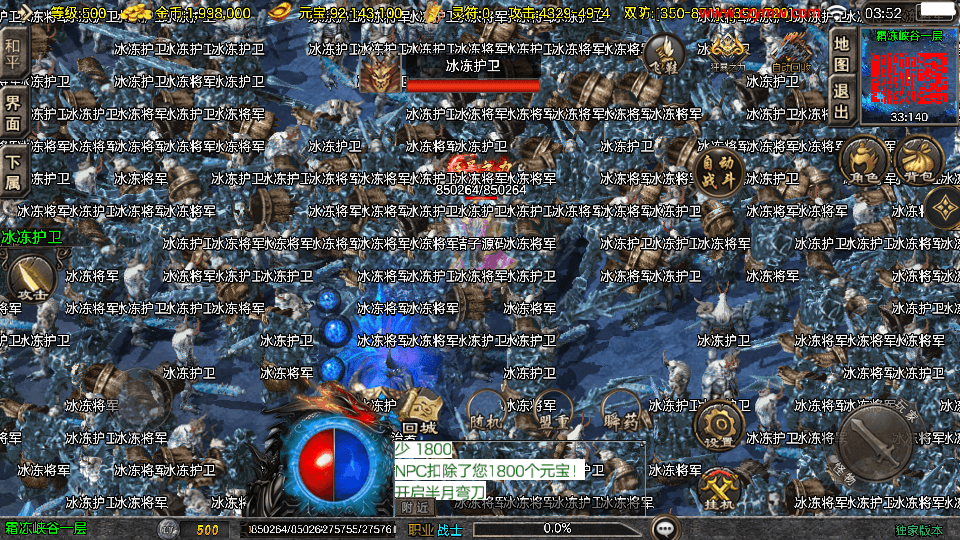Viewport: 960px width, 540px height.
Task: Open the chat speech bubble button
Action: [x=664, y=527]
